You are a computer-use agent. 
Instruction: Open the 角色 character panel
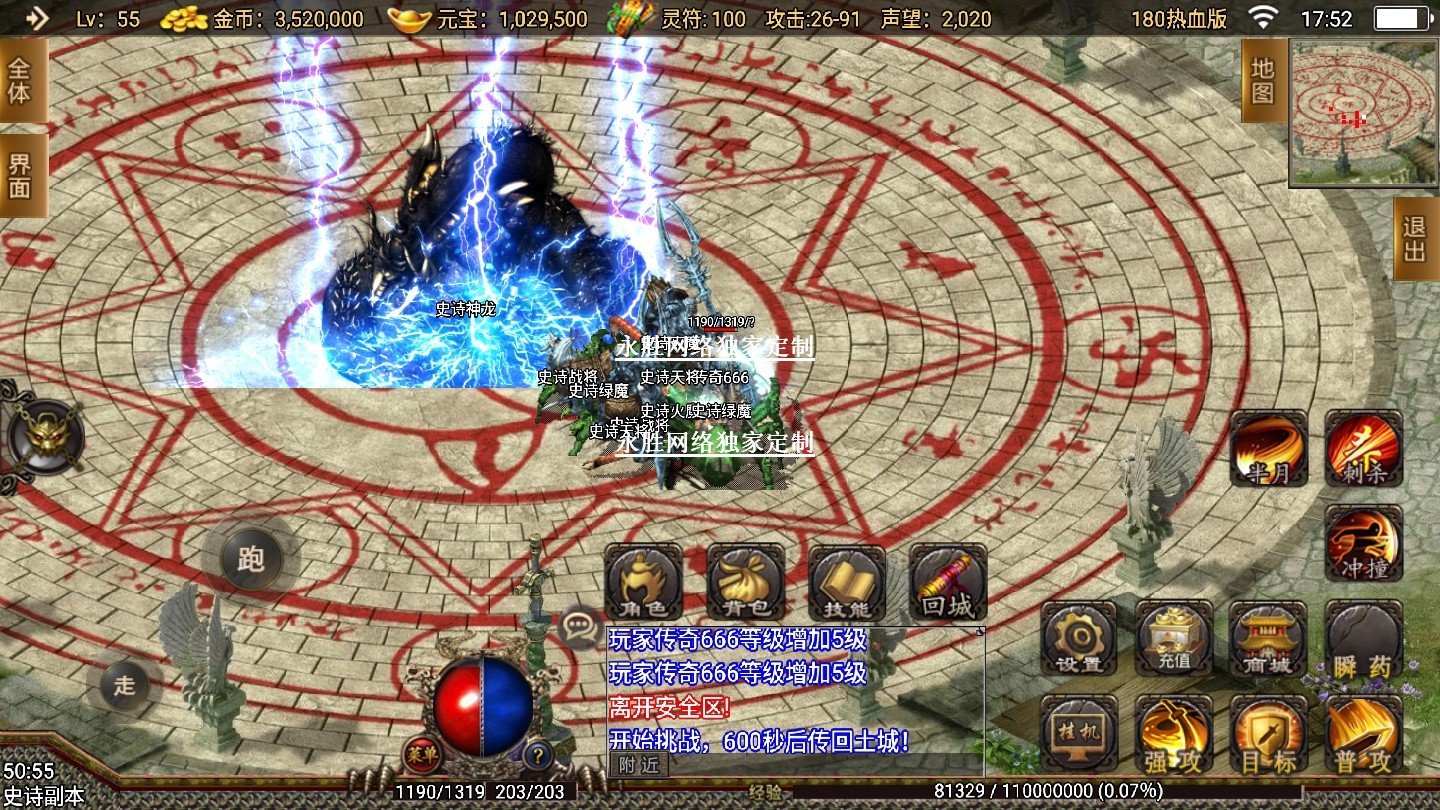pyautogui.click(x=644, y=583)
